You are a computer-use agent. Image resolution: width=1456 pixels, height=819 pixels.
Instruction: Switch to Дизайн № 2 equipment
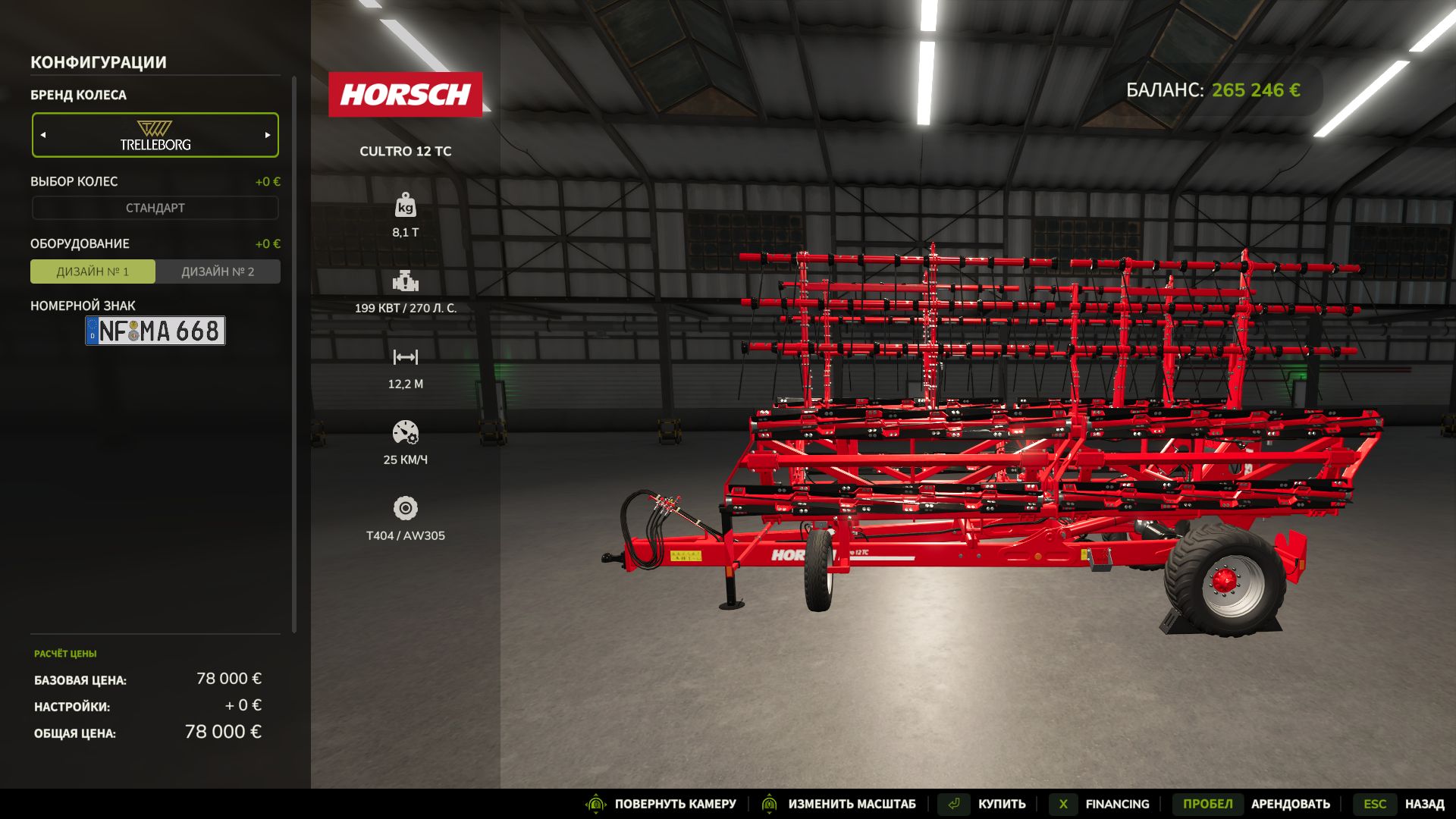218,271
